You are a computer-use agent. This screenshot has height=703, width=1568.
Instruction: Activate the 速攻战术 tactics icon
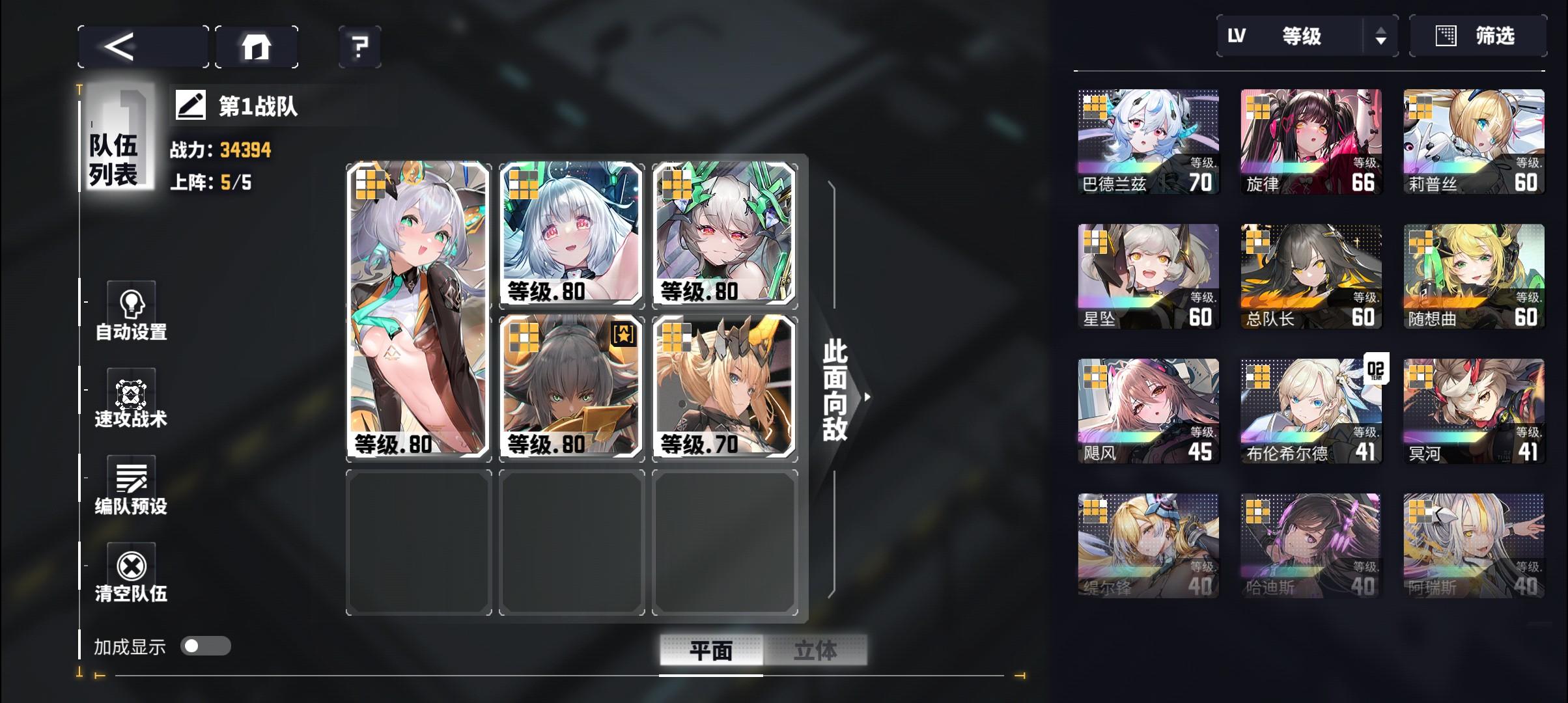[131, 394]
